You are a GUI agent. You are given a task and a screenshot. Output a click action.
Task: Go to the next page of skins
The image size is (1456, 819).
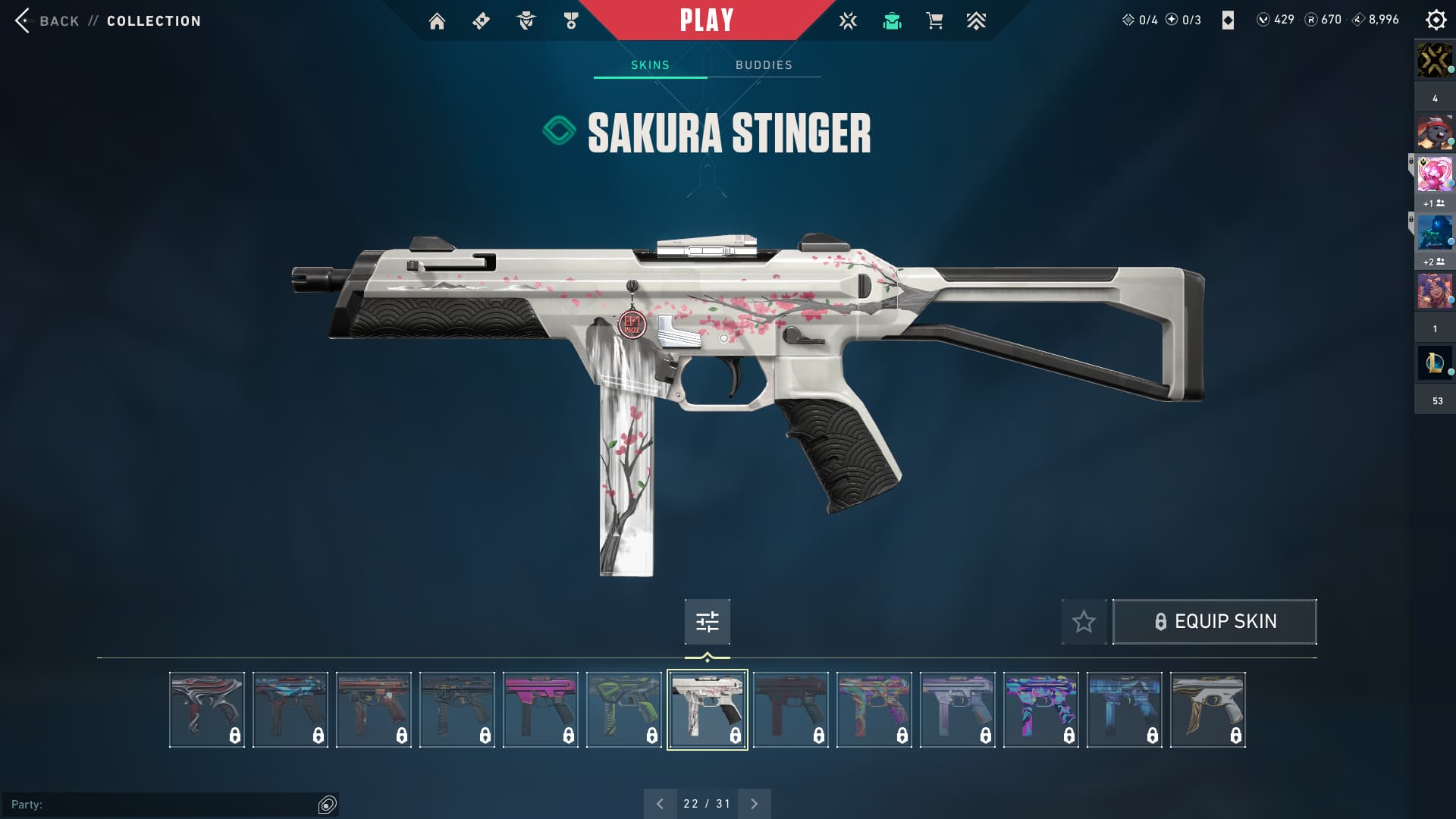(x=754, y=804)
